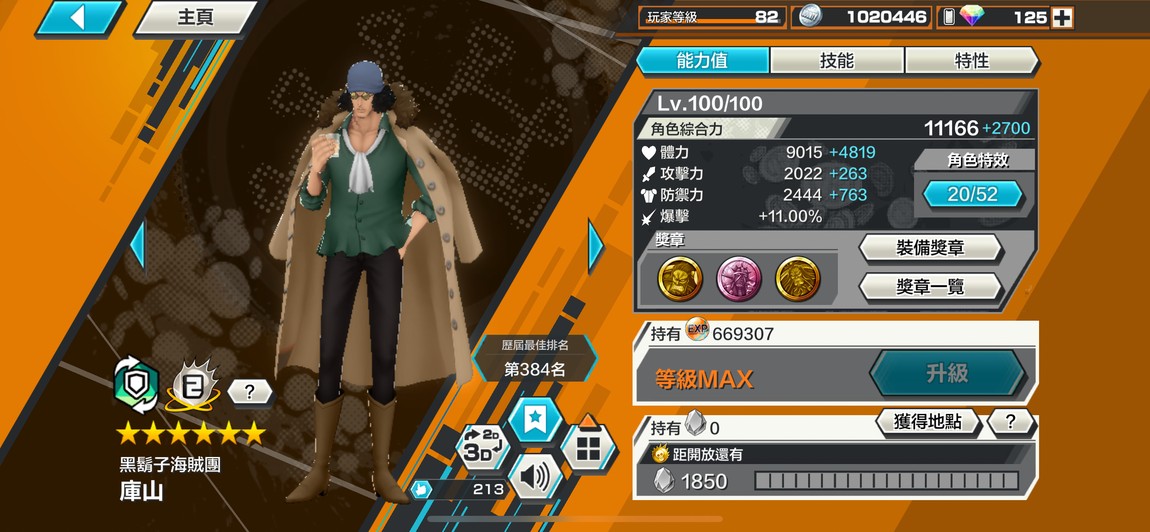Add rainbow diamonds with the plus button
1150x532 pixels.
[1062, 17]
